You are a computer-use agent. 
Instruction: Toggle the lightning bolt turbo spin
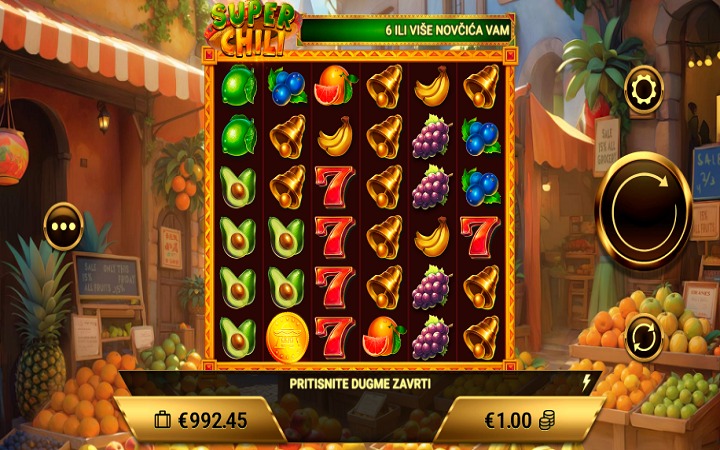click(586, 382)
